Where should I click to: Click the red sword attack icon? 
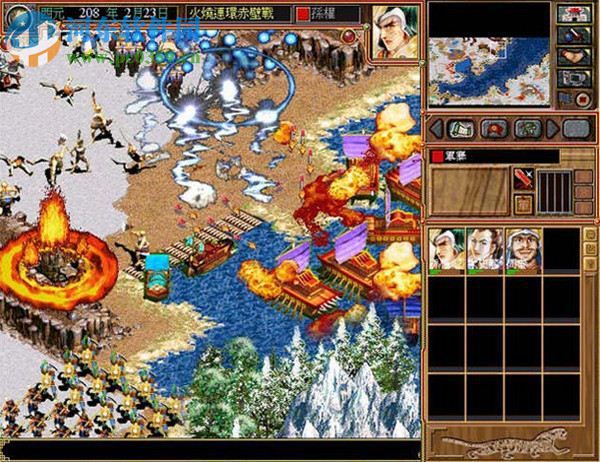pos(523,179)
